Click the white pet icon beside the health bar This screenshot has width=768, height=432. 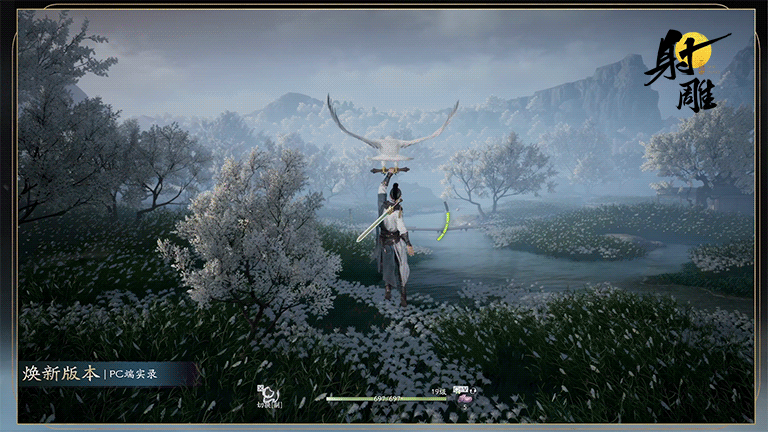click(x=268, y=394)
